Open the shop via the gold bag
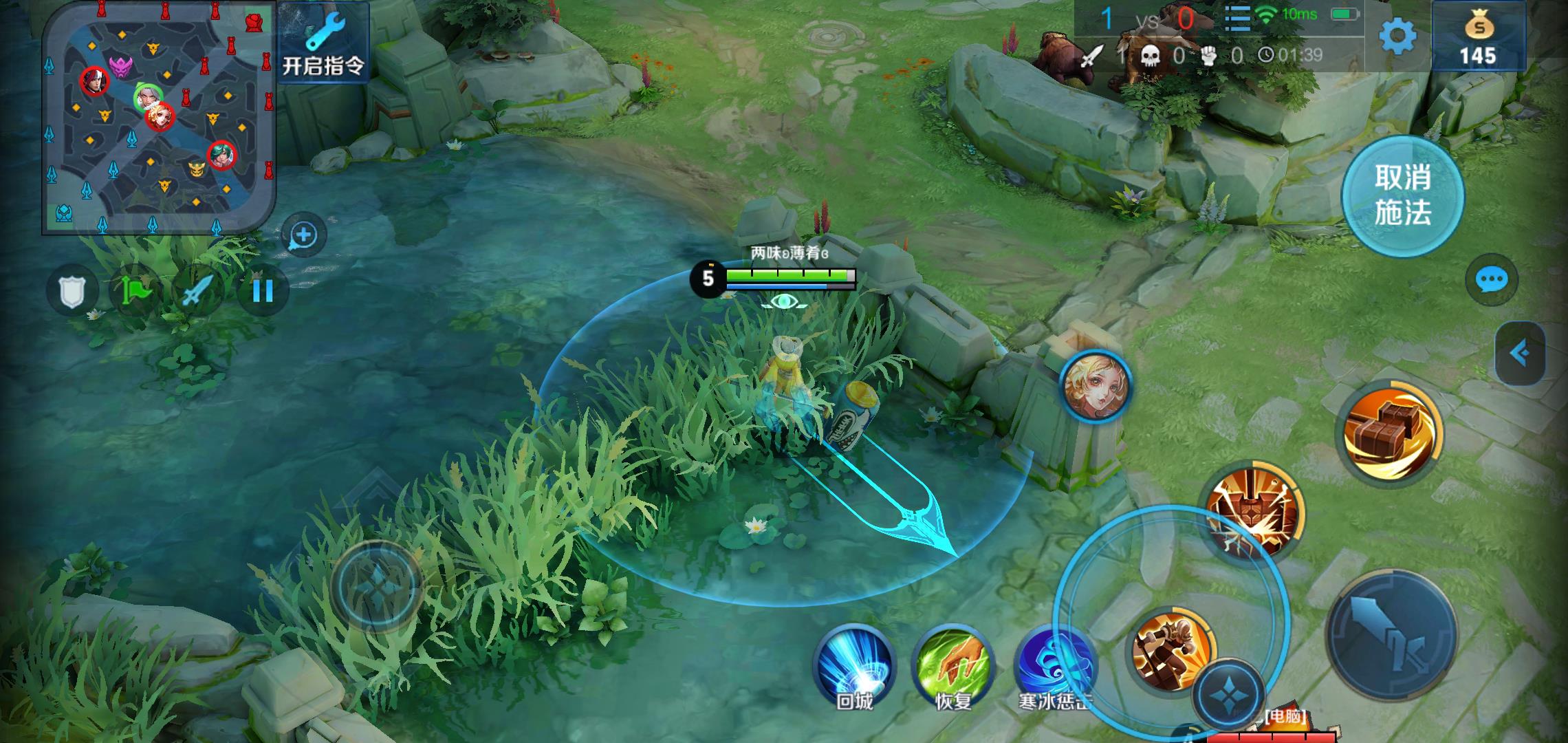Screen dimensions: 1568x743 (1478, 38)
